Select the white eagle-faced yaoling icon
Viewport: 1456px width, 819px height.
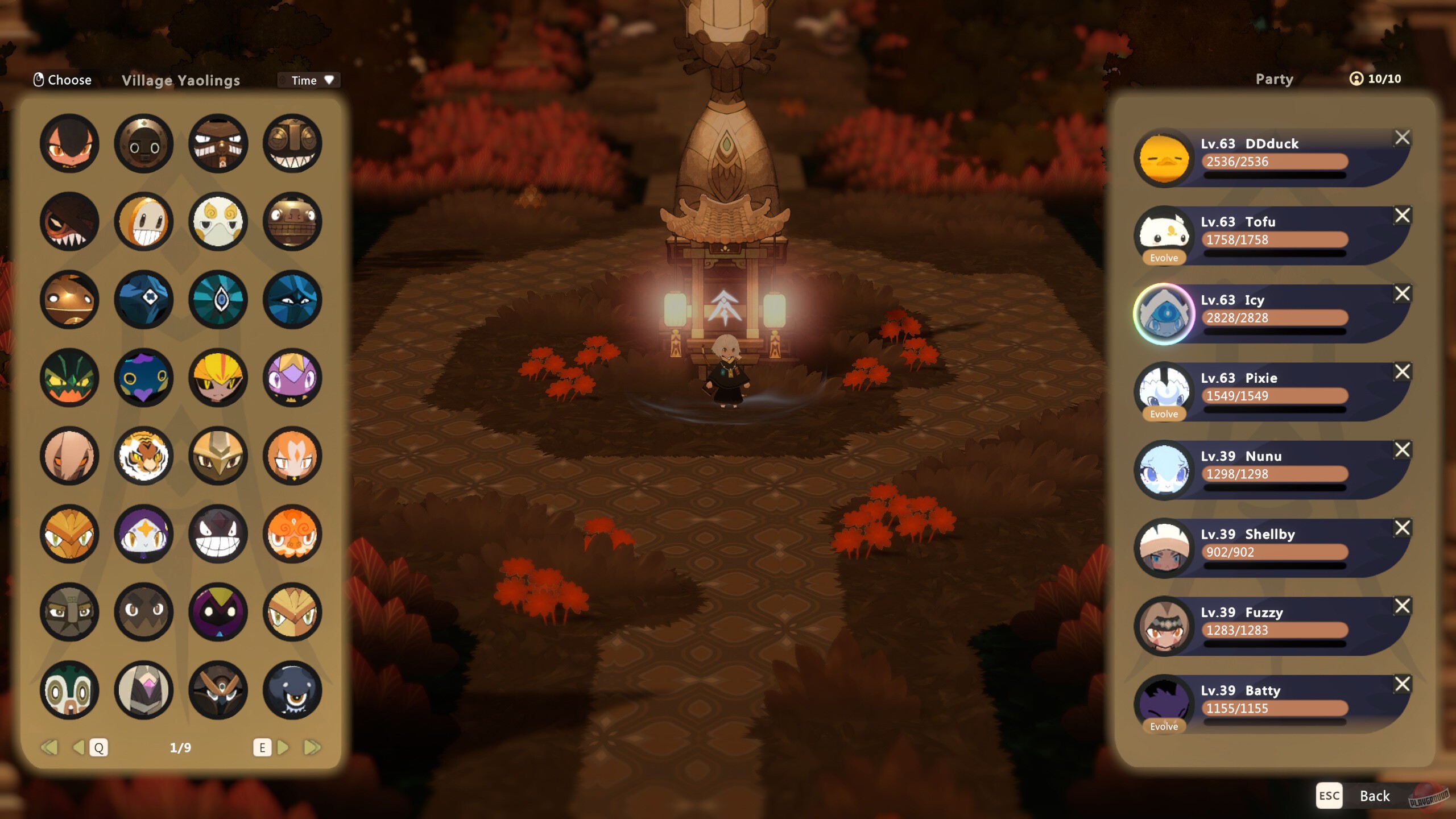[218, 222]
